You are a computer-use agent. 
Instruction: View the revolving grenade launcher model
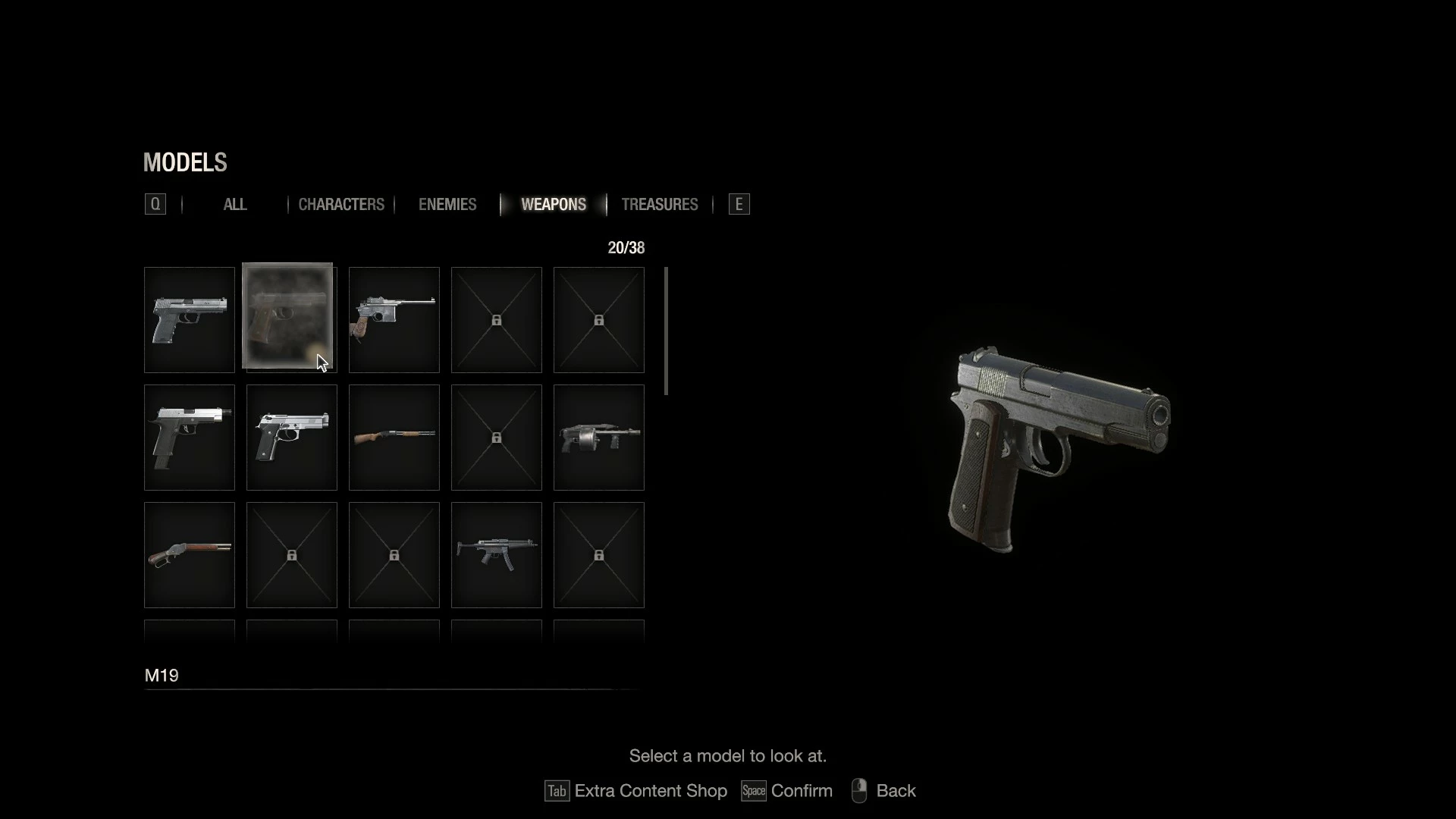pyautogui.click(x=599, y=438)
